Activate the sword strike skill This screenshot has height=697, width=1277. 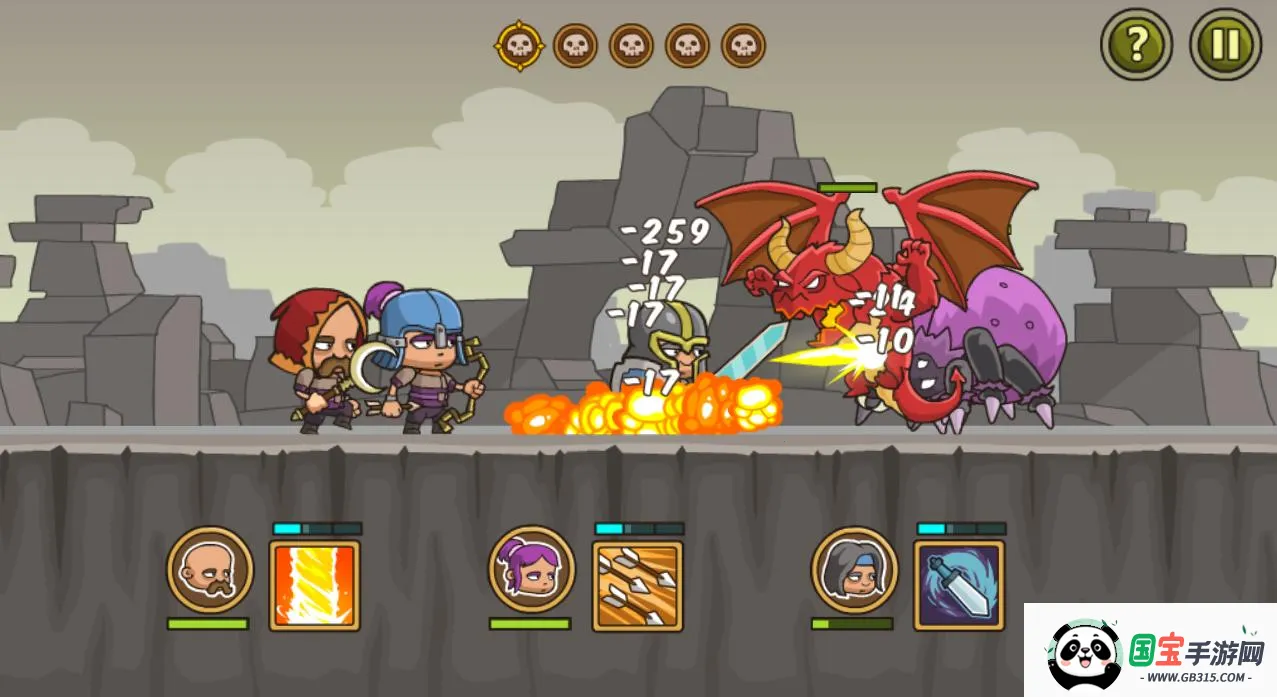point(958,585)
